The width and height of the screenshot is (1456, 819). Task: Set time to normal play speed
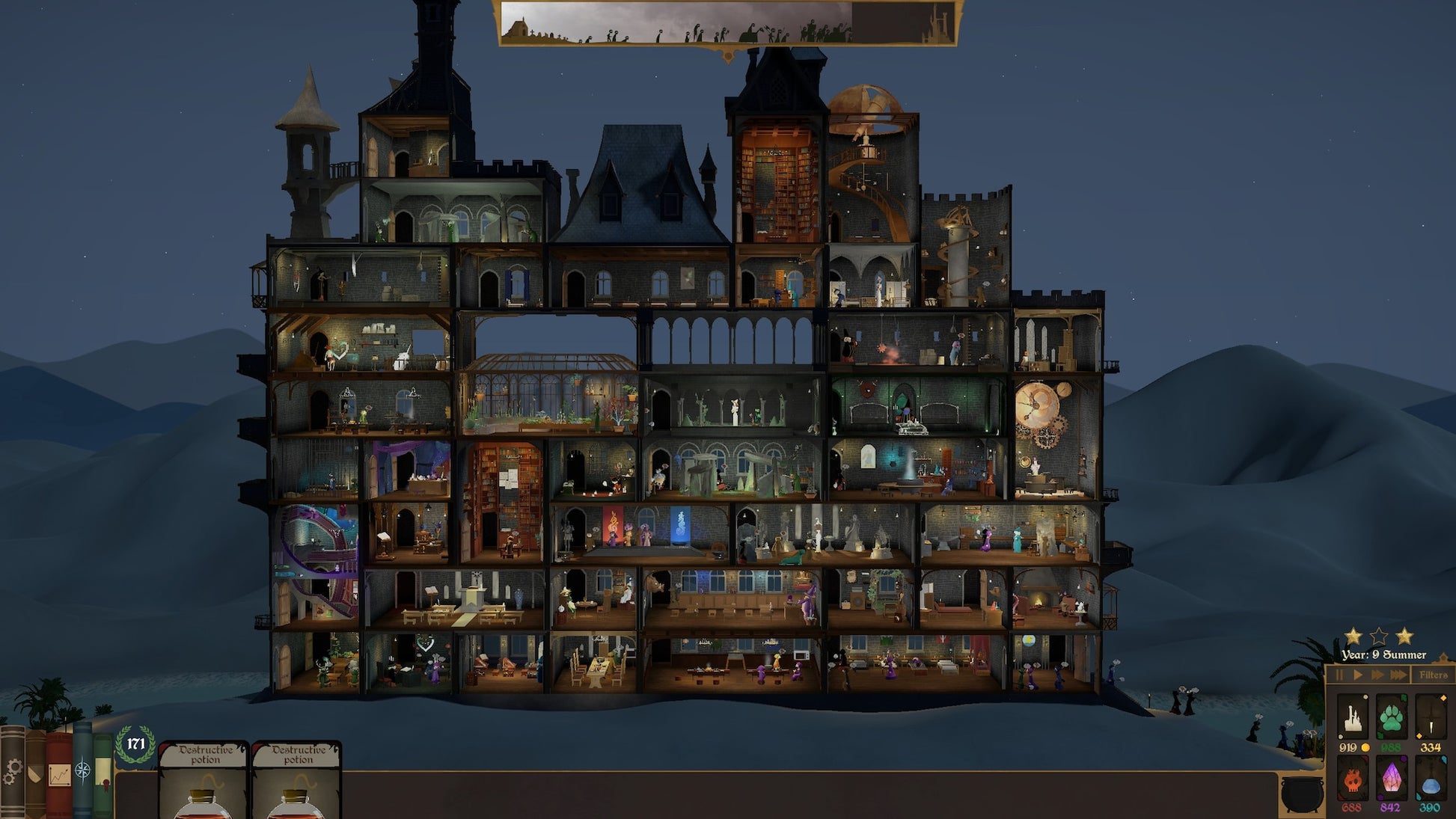tap(1357, 675)
